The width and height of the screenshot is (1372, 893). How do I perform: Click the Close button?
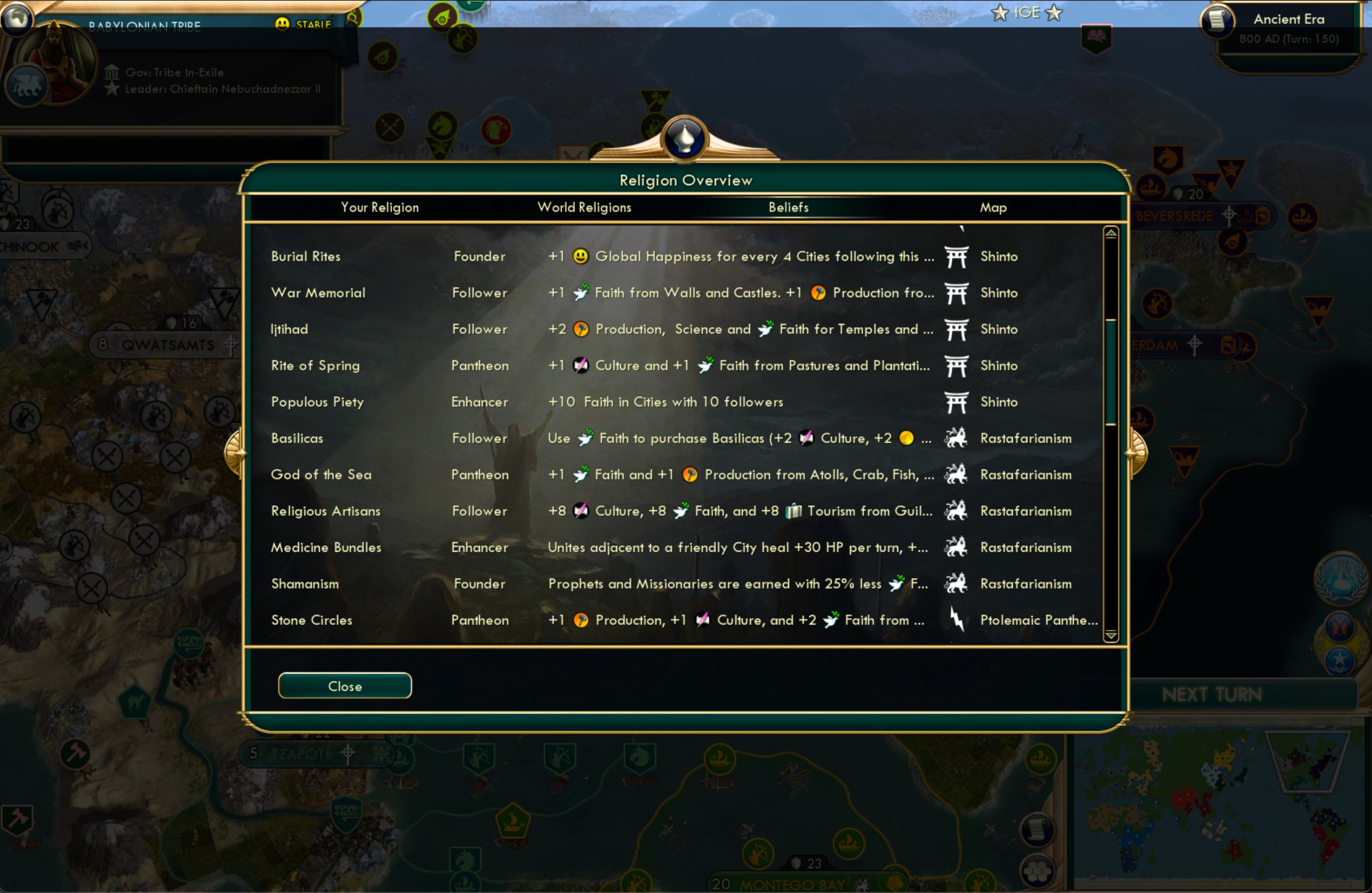[344, 685]
